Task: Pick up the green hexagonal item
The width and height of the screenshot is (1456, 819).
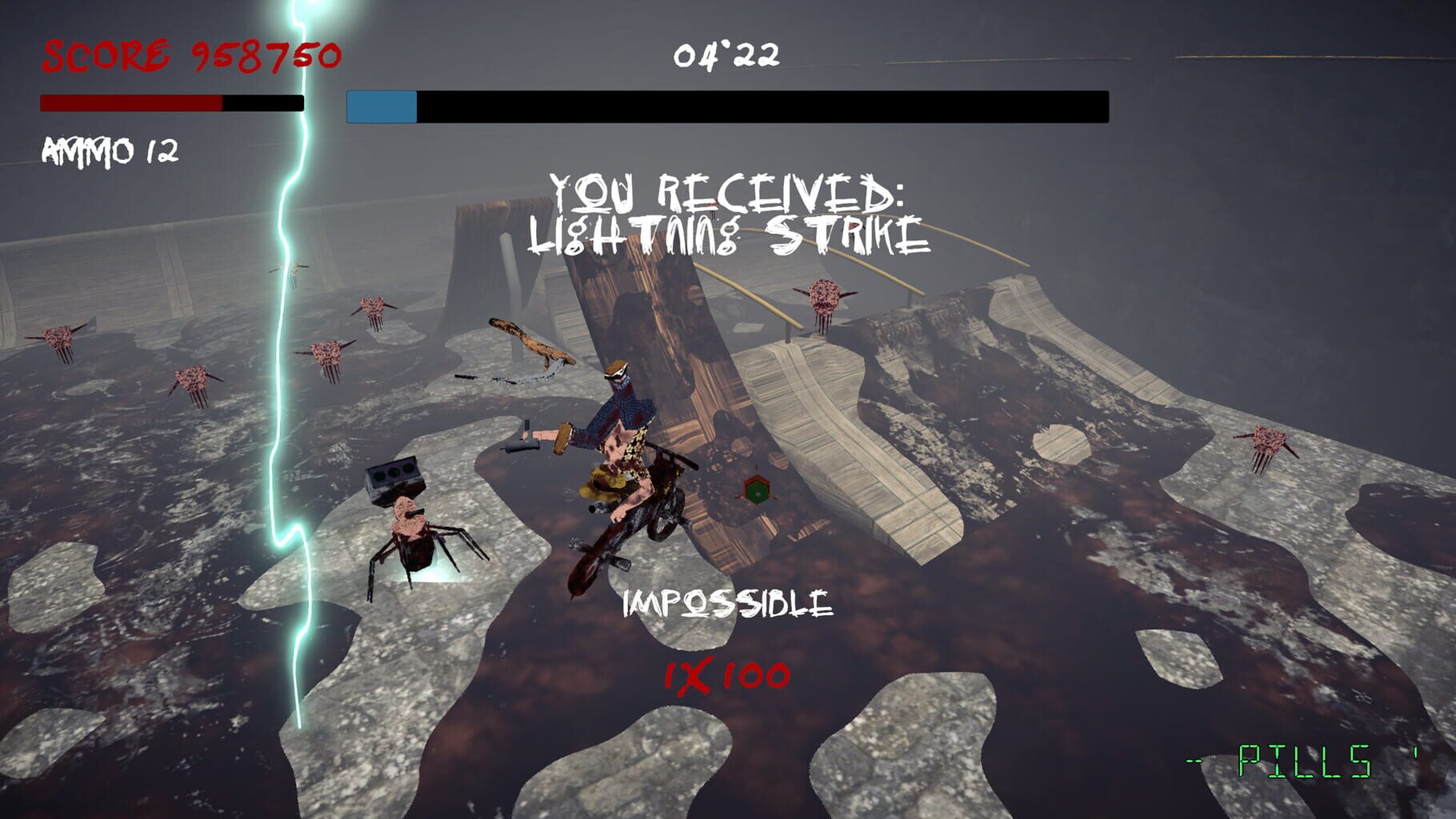Action: click(x=755, y=488)
